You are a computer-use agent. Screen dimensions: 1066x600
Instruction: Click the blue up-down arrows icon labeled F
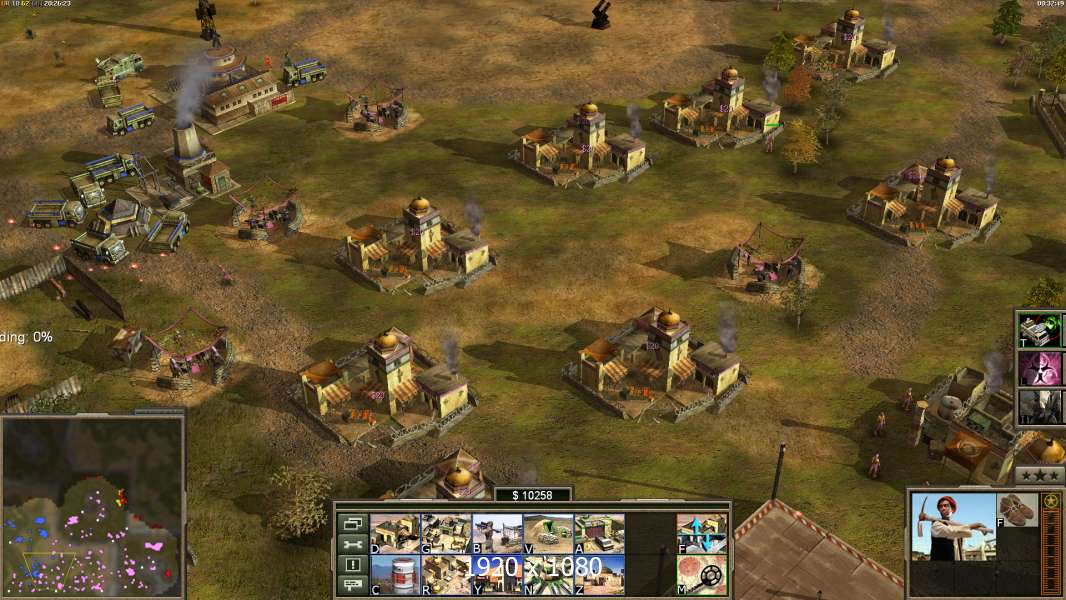[x=702, y=534]
